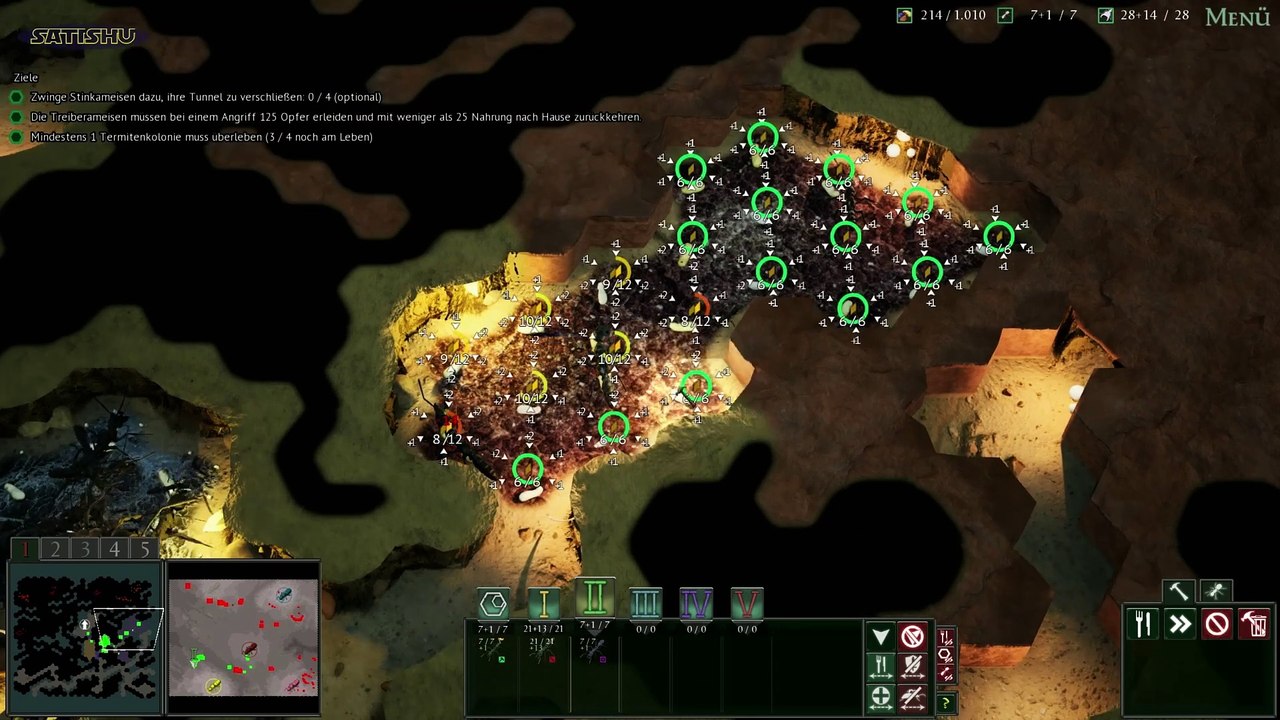Select the fork and knife food tile
Image resolution: width=1280 pixels, height=720 pixels.
click(1143, 625)
